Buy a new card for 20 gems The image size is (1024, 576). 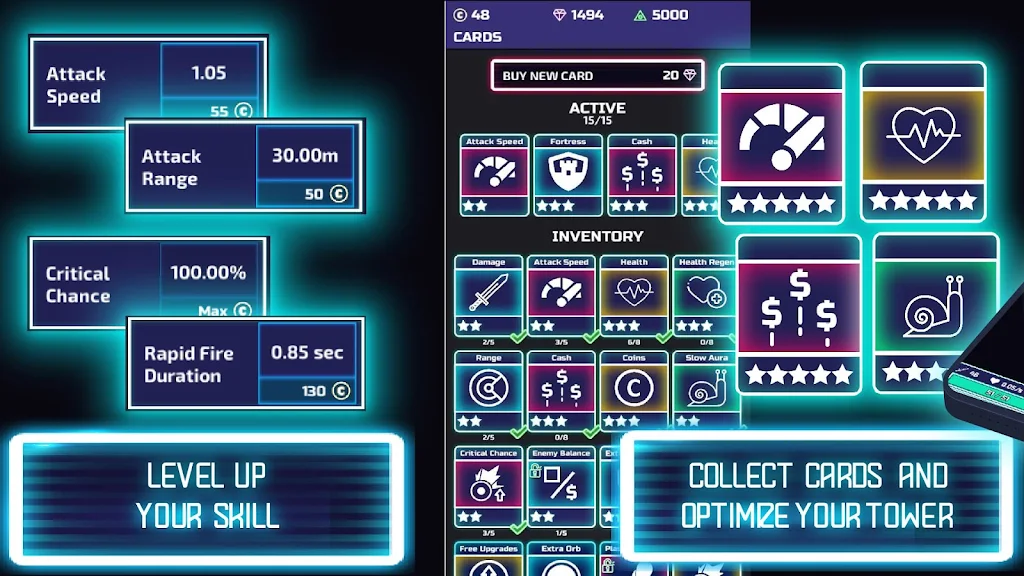pyautogui.click(x=596, y=76)
